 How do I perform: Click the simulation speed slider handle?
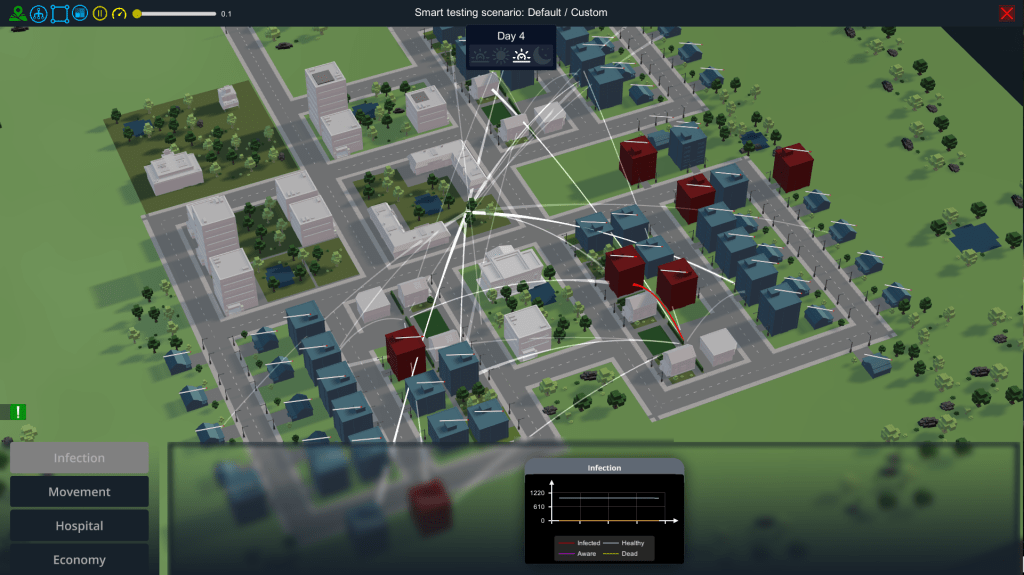point(137,13)
